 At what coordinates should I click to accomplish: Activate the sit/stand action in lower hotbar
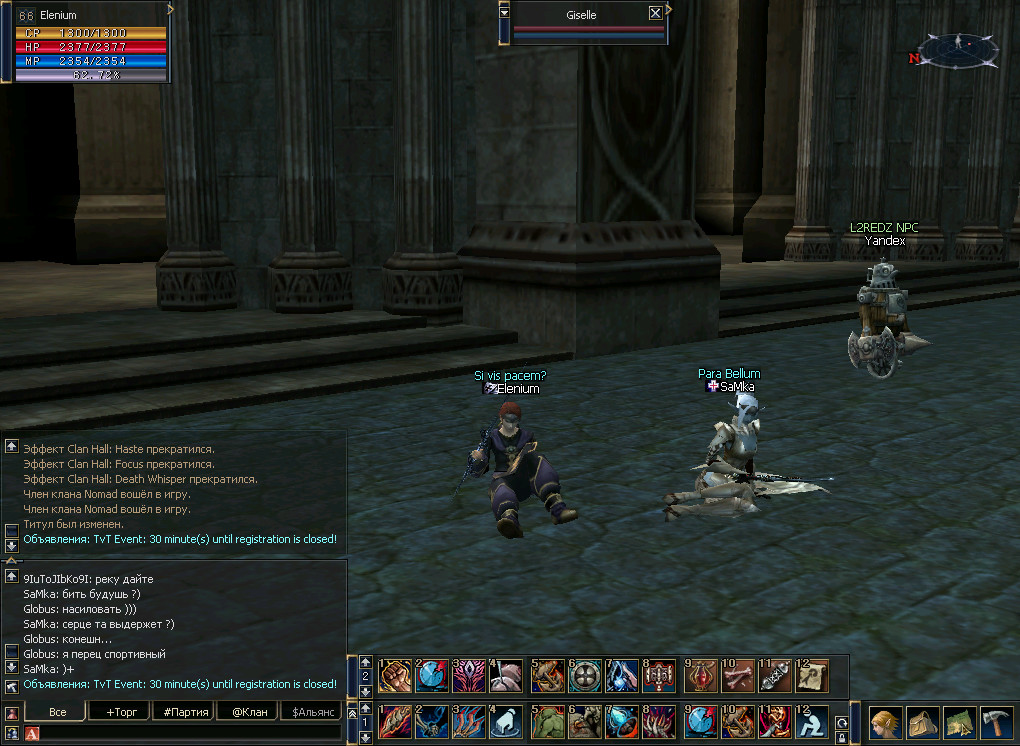pyautogui.click(x=811, y=721)
